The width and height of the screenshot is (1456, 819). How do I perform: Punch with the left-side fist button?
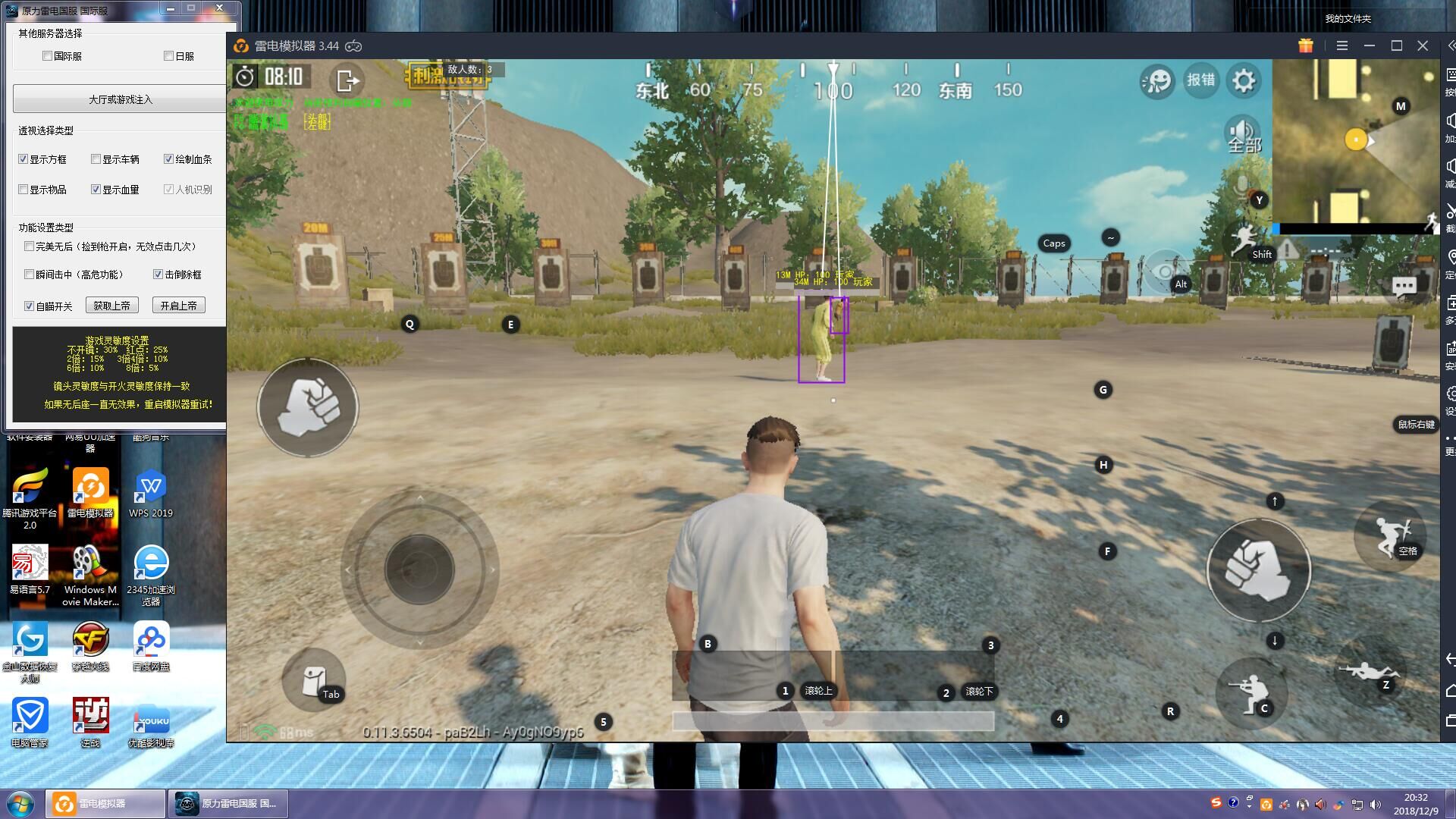tap(308, 407)
